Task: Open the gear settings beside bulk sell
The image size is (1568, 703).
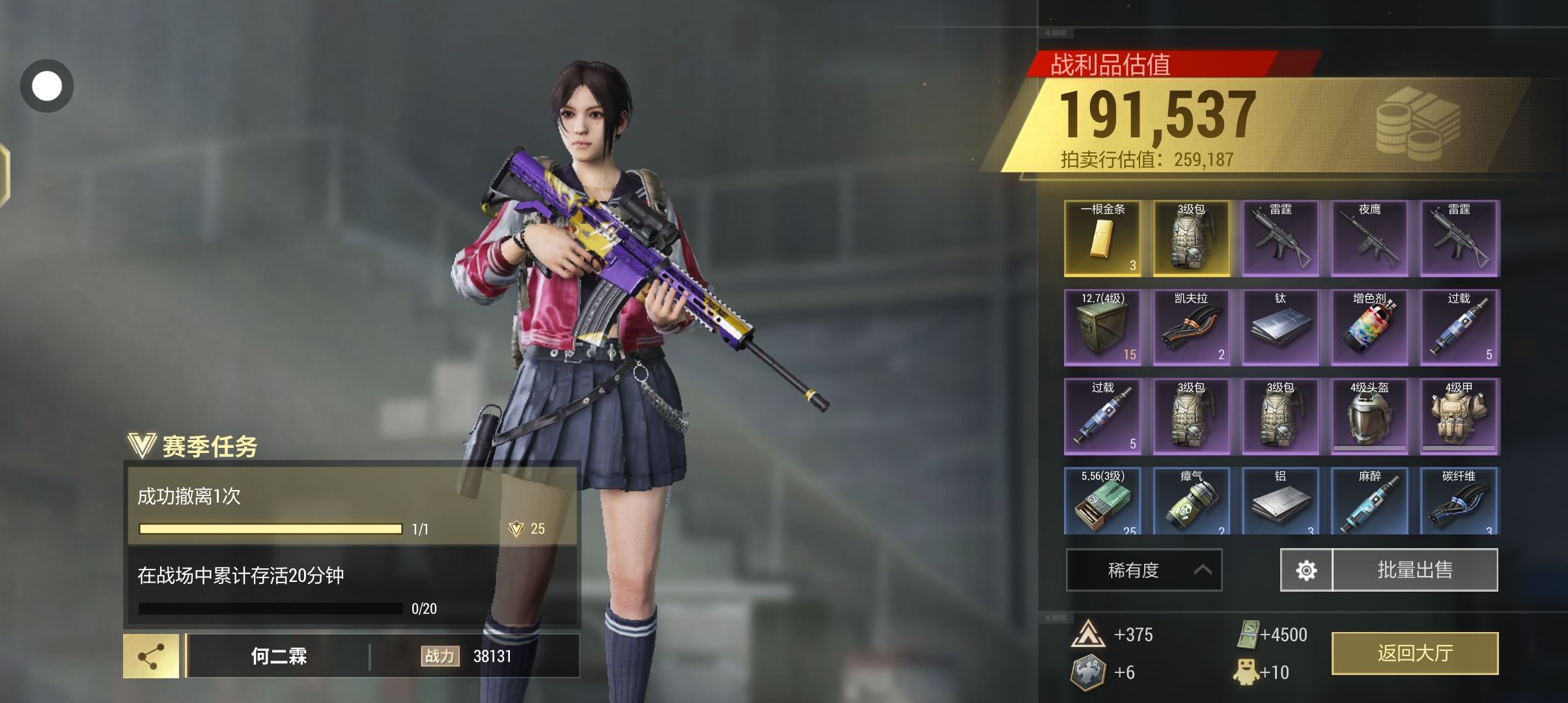Action: coord(1306,570)
